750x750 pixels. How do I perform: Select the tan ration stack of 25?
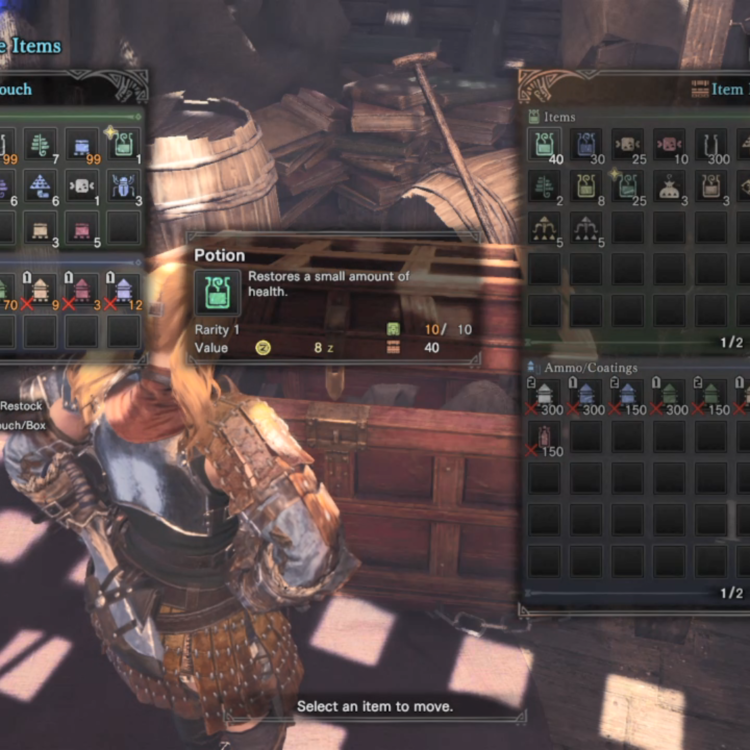(x=628, y=145)
